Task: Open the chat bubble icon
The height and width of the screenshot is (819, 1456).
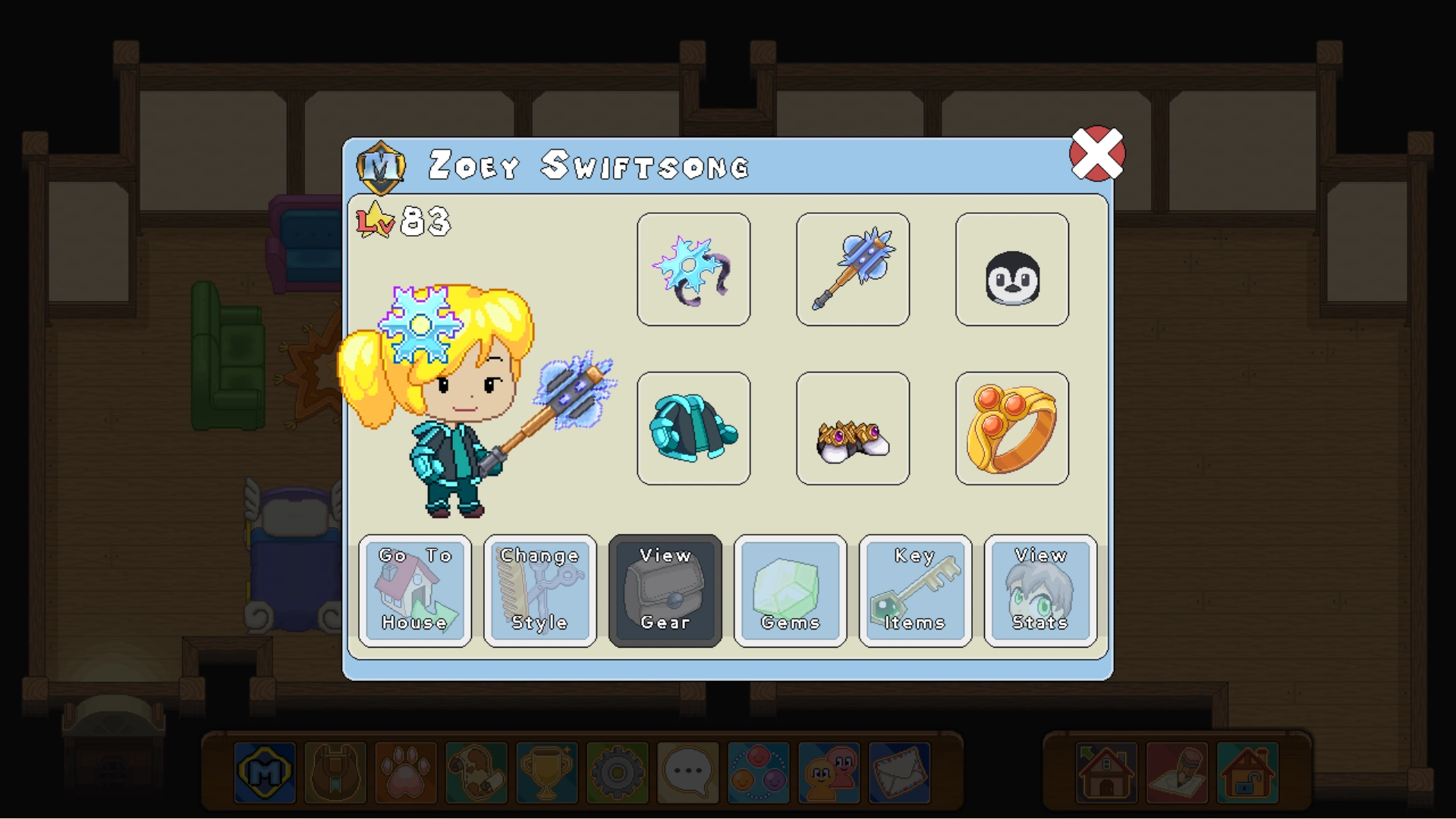Action: (x=687, y=773)
